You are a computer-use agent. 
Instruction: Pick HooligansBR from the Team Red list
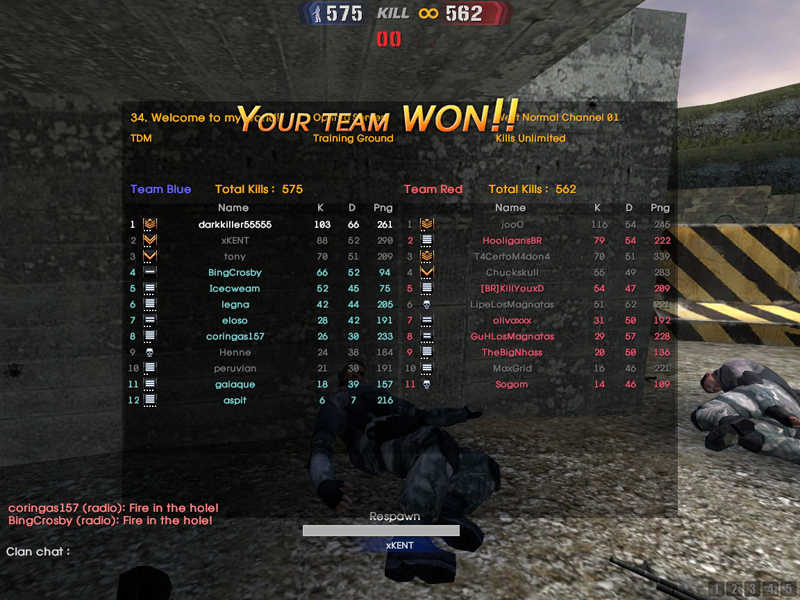510,240
